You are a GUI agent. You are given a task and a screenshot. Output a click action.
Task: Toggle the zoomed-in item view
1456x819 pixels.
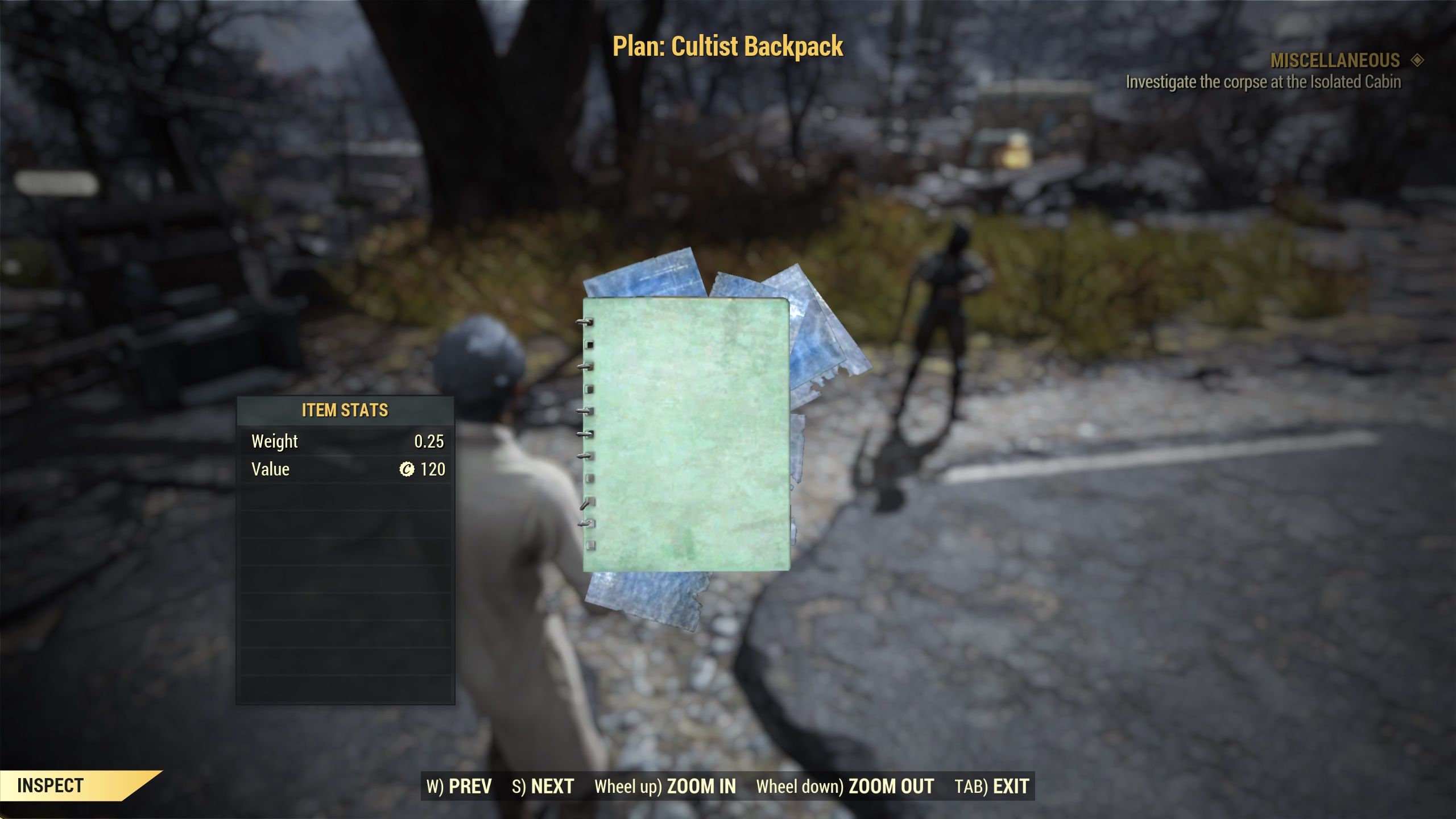665,786
